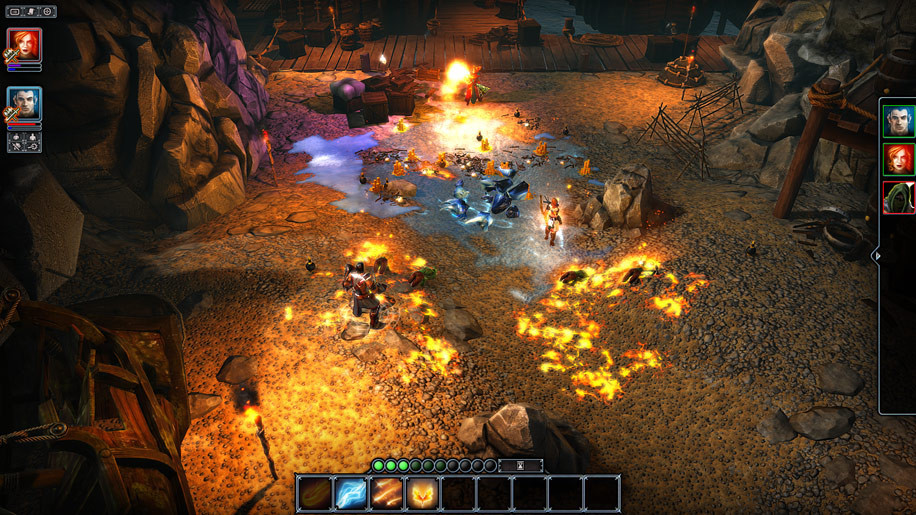This screenshot has width=916, height=515.
Task: Open the rectangular icon in top bar
Action: pyautogui.click(x=15, y=12)
